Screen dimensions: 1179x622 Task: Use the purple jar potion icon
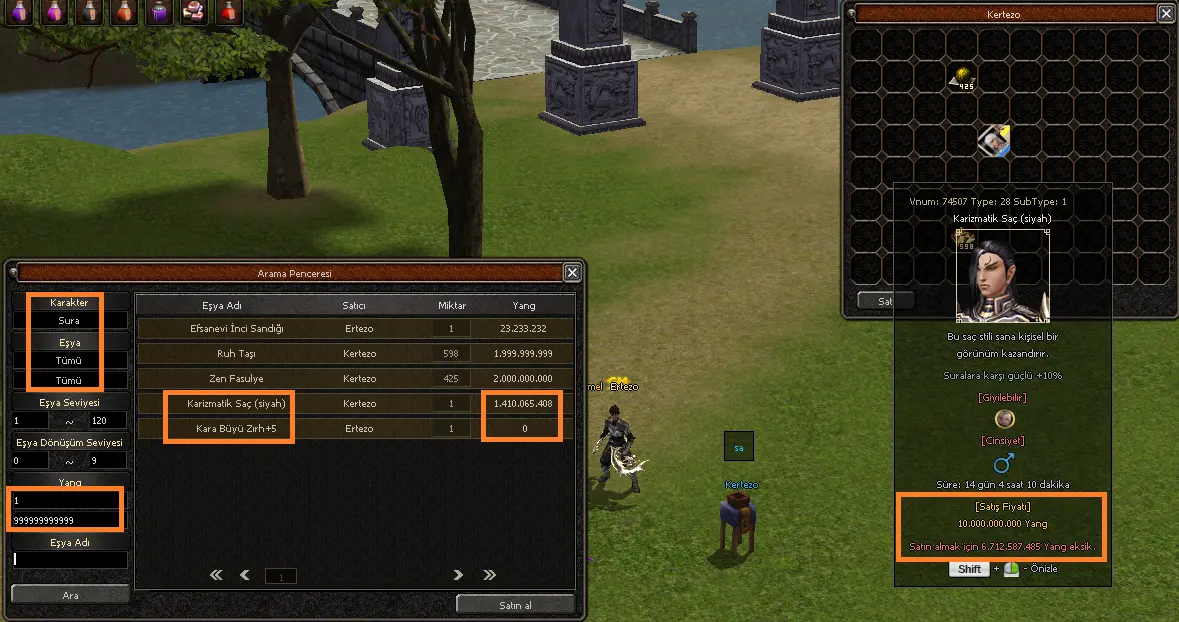pyautogui.click(x=158, y=12)
